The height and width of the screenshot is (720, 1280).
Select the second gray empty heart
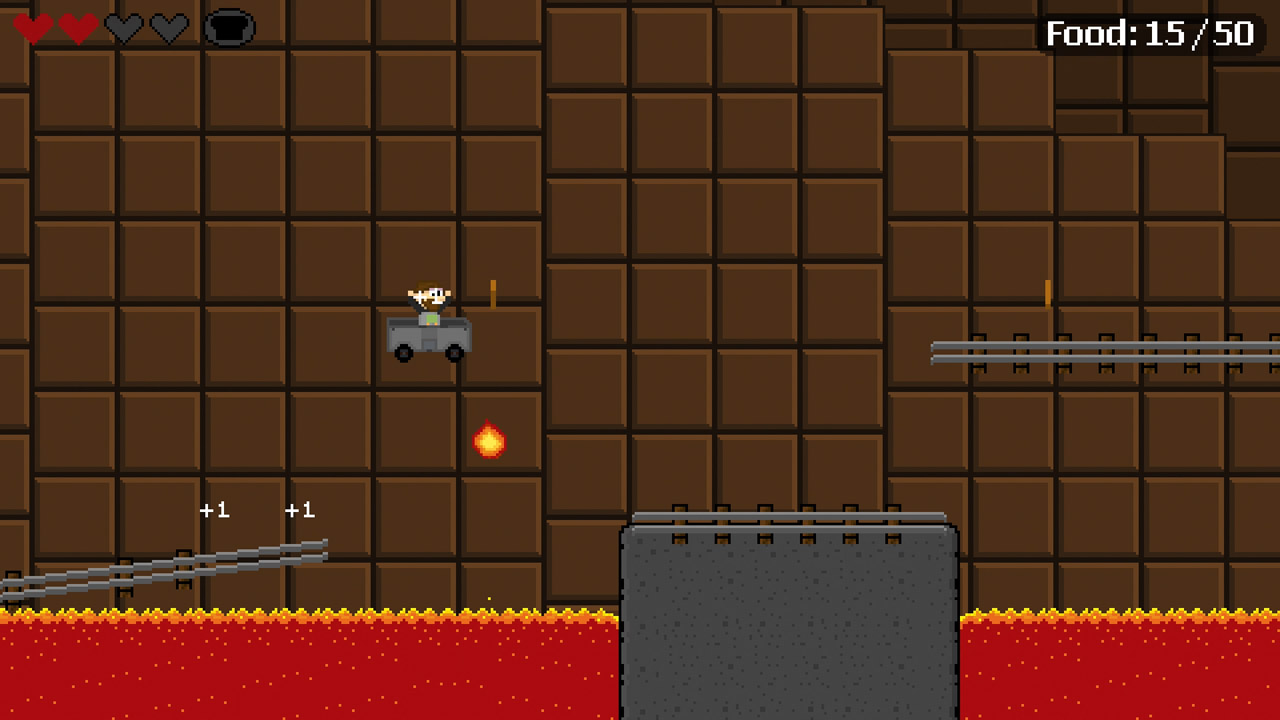click(x=169, y=28)
